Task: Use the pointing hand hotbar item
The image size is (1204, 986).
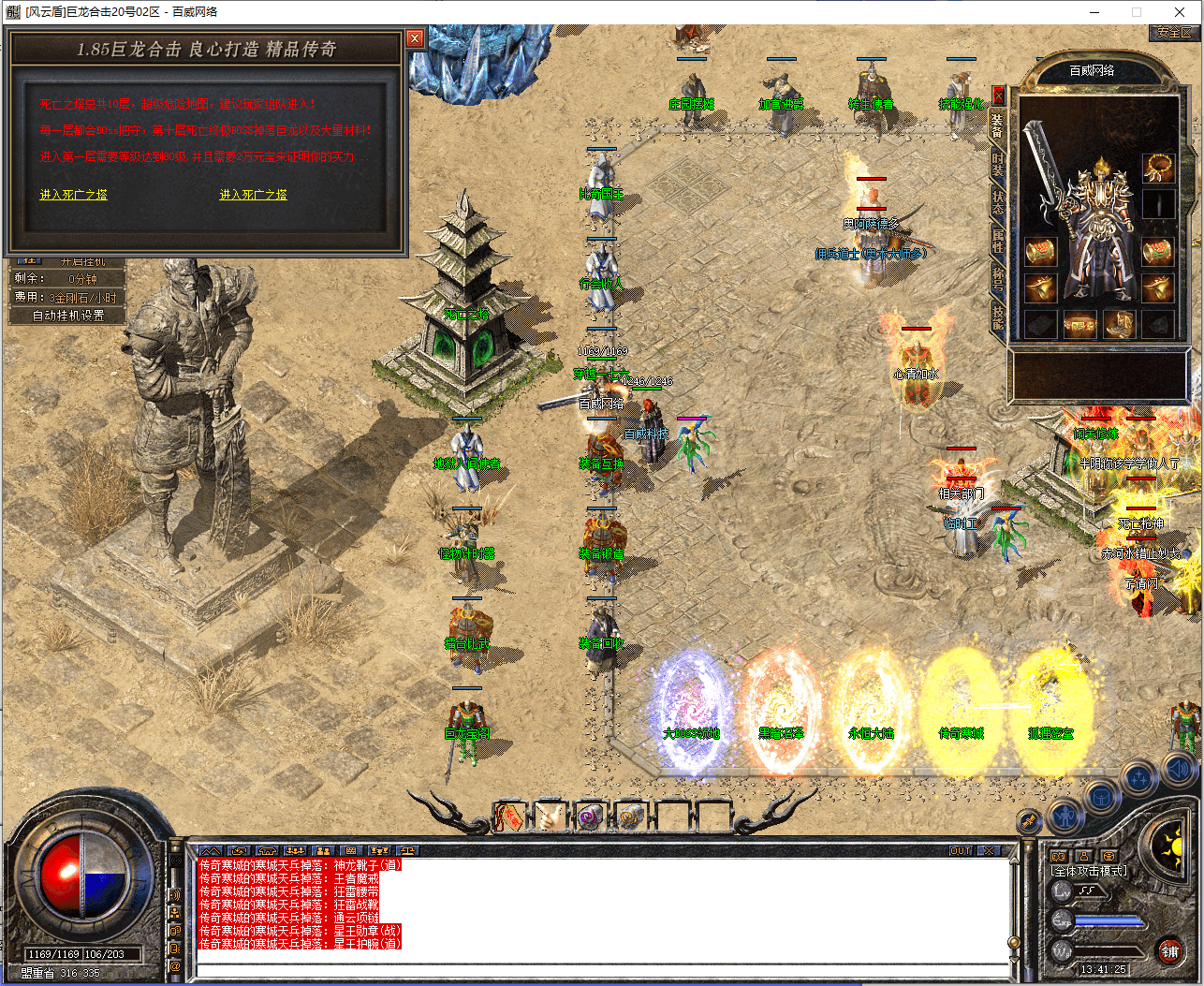Action: tap(550, 817)
